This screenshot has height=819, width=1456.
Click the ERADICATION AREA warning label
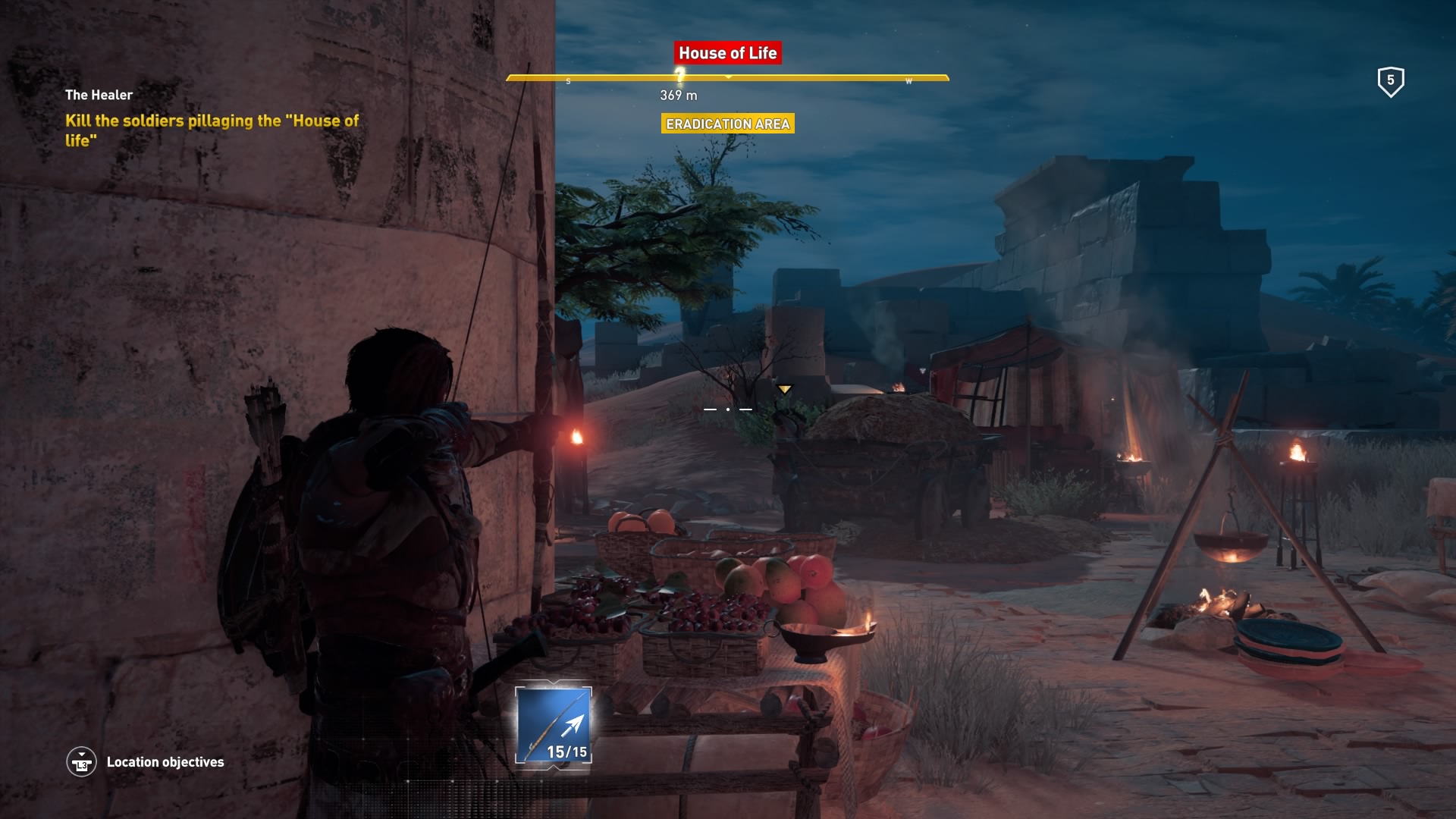coord(727,124)
